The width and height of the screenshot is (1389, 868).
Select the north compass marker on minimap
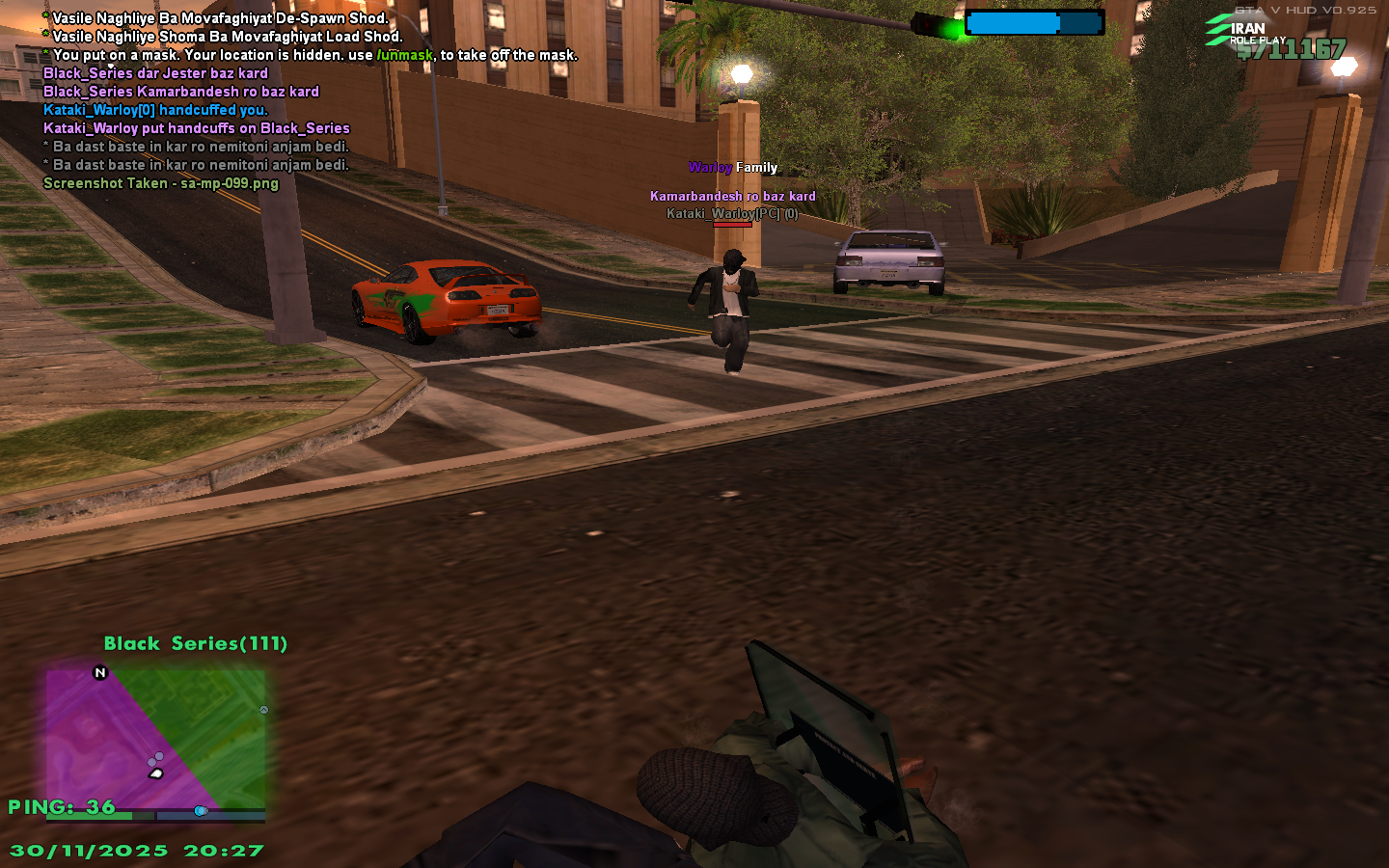pyautogui.click(x=100, y=672)
